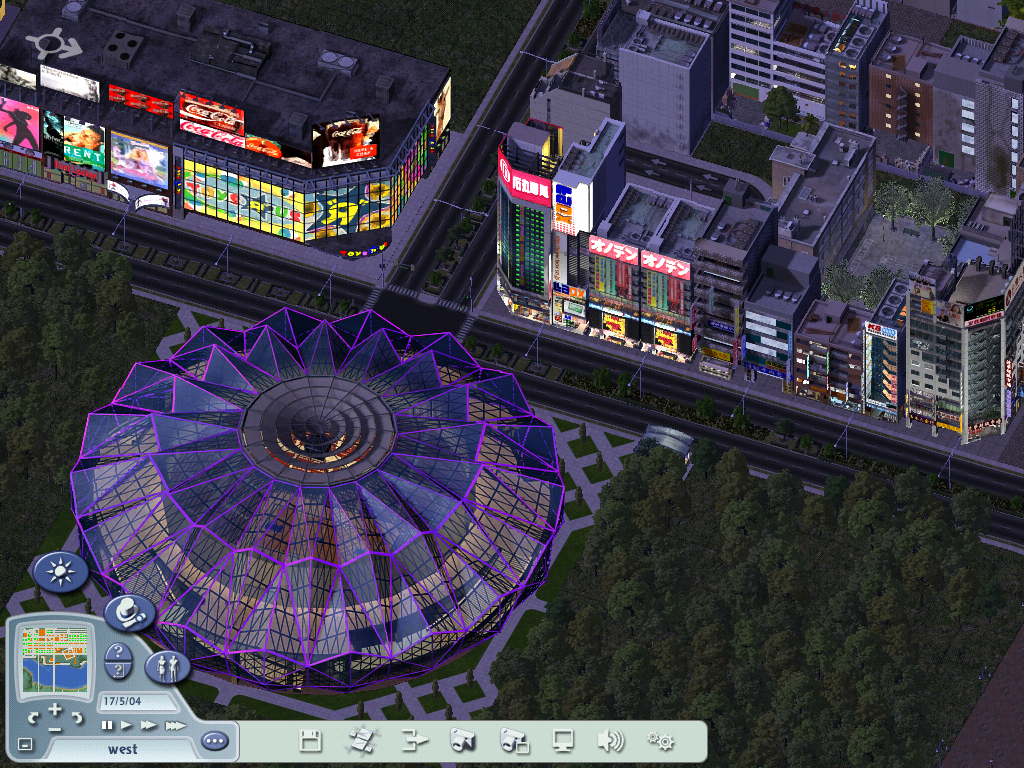Viewport: 1024px width, 768px height.
Task: Set simulation to double-arrow fast speed
Action: 149,725
